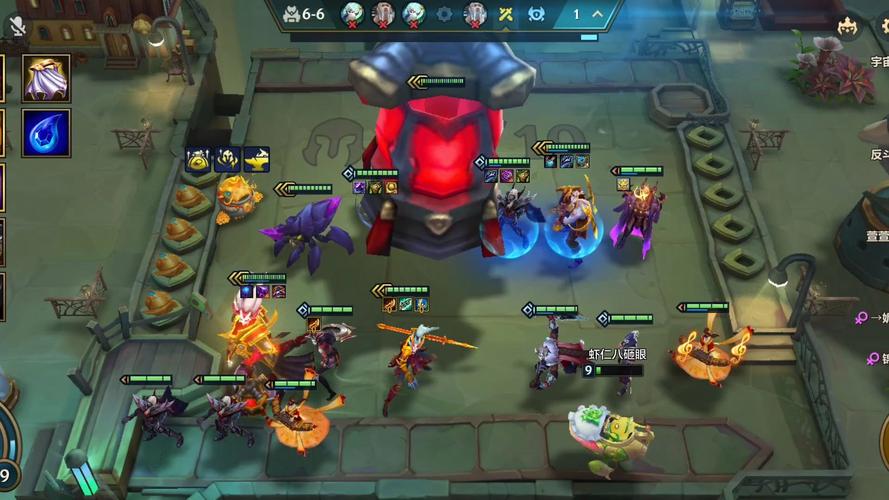Viewport: 889px width, 500px height.
Task: Select the Negatron Cloak item slot
Action: coord(46,78)
